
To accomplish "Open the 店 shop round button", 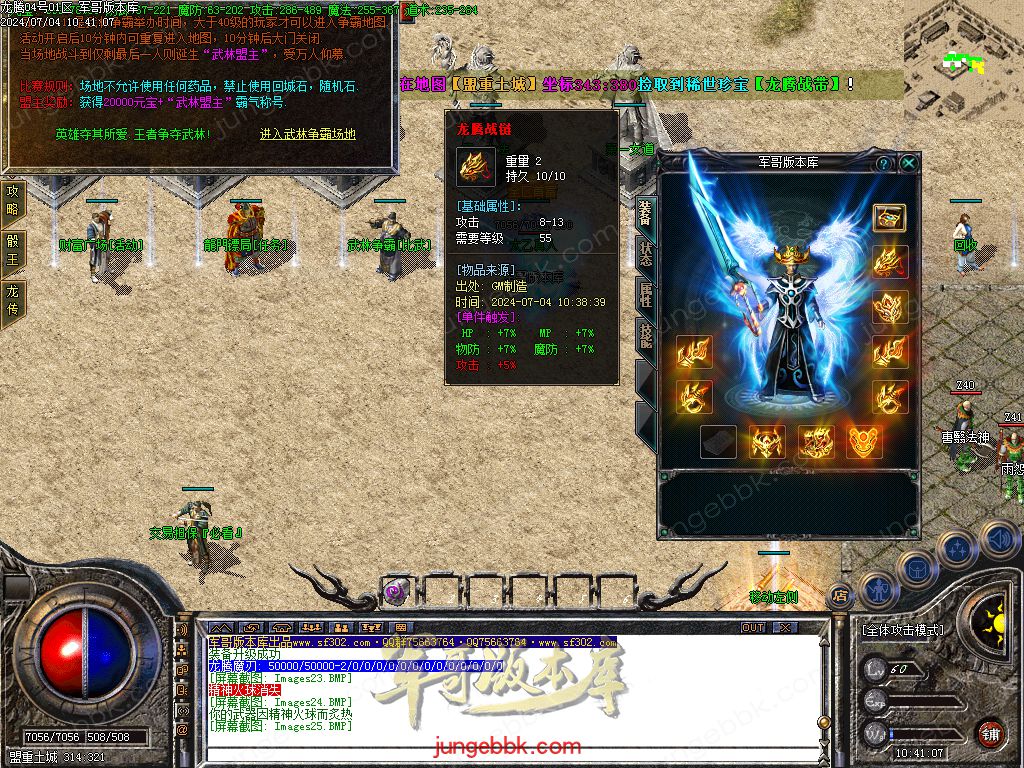I will [840, 597].
